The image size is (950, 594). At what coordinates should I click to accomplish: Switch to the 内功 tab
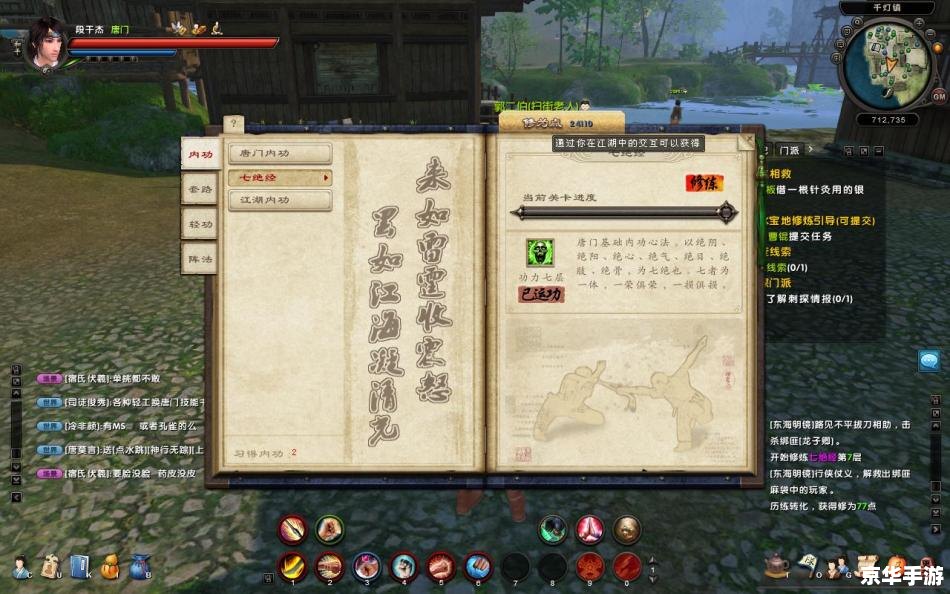pyautogui.click(x=201, y=154)
